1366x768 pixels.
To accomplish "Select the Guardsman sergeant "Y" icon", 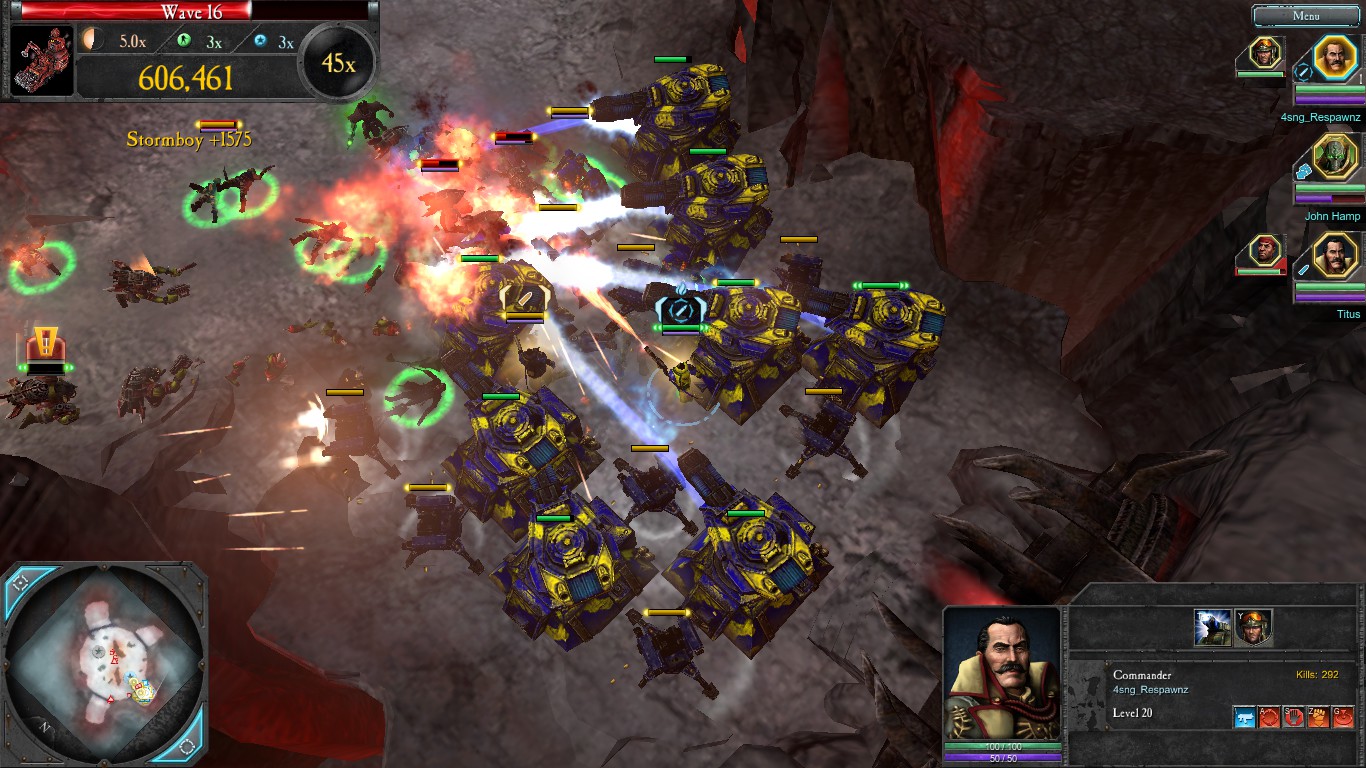I will 1253,628.
